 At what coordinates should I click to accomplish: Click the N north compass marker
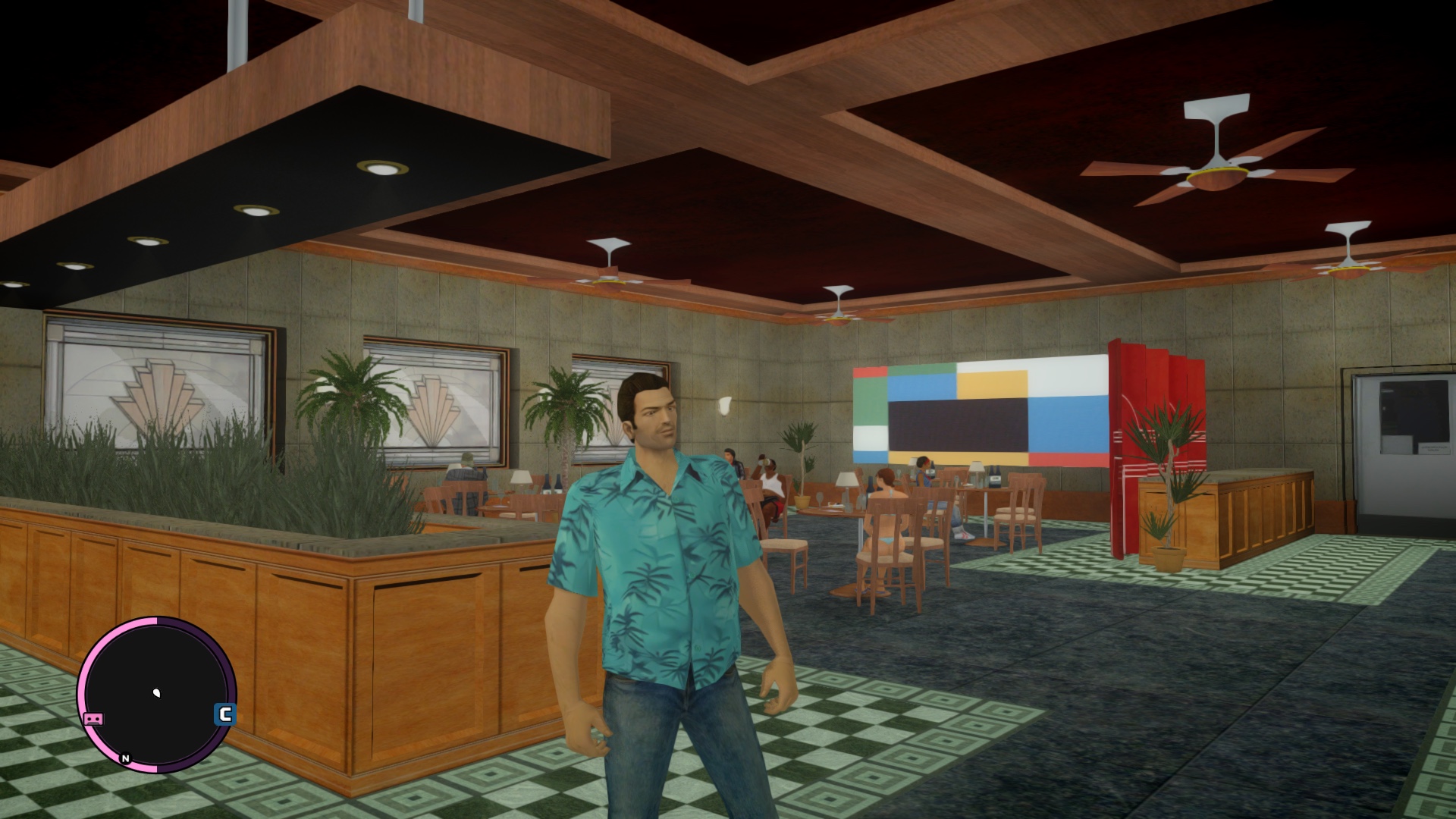[125, 758]
